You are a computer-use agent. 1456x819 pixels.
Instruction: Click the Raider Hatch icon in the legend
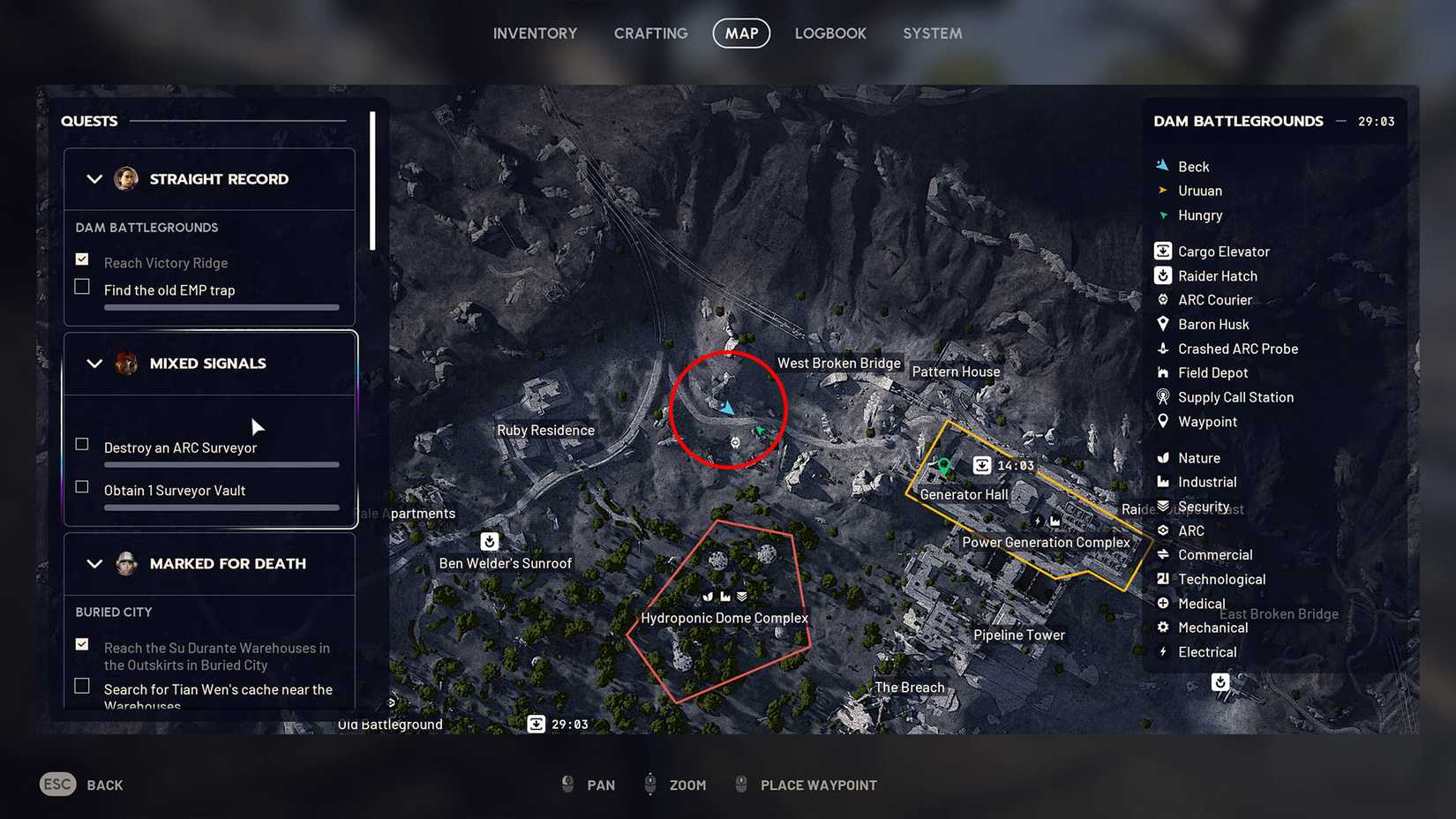click(x=1161, y=275)
